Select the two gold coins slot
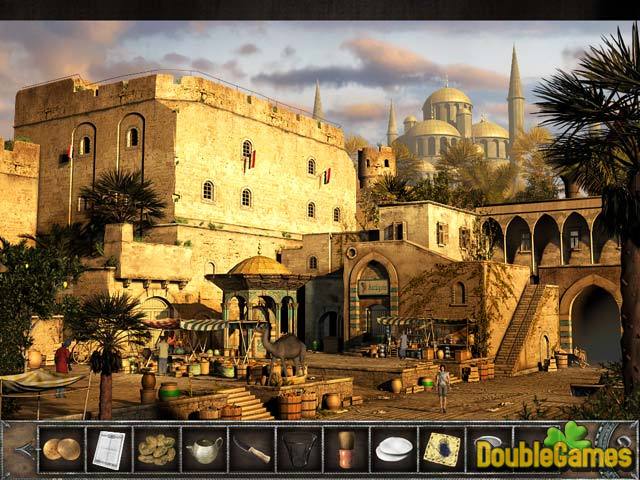640x480 pixels. pyautogui.click(x=61, y=450)
